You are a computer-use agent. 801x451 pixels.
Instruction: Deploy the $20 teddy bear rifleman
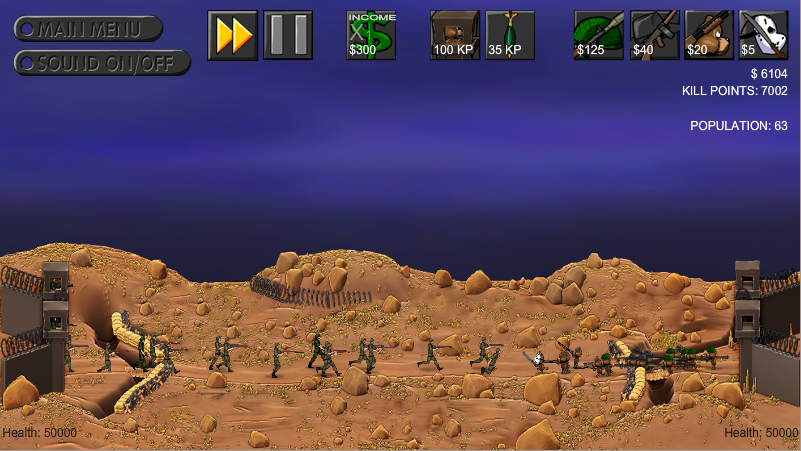click(x=709, y=35)
